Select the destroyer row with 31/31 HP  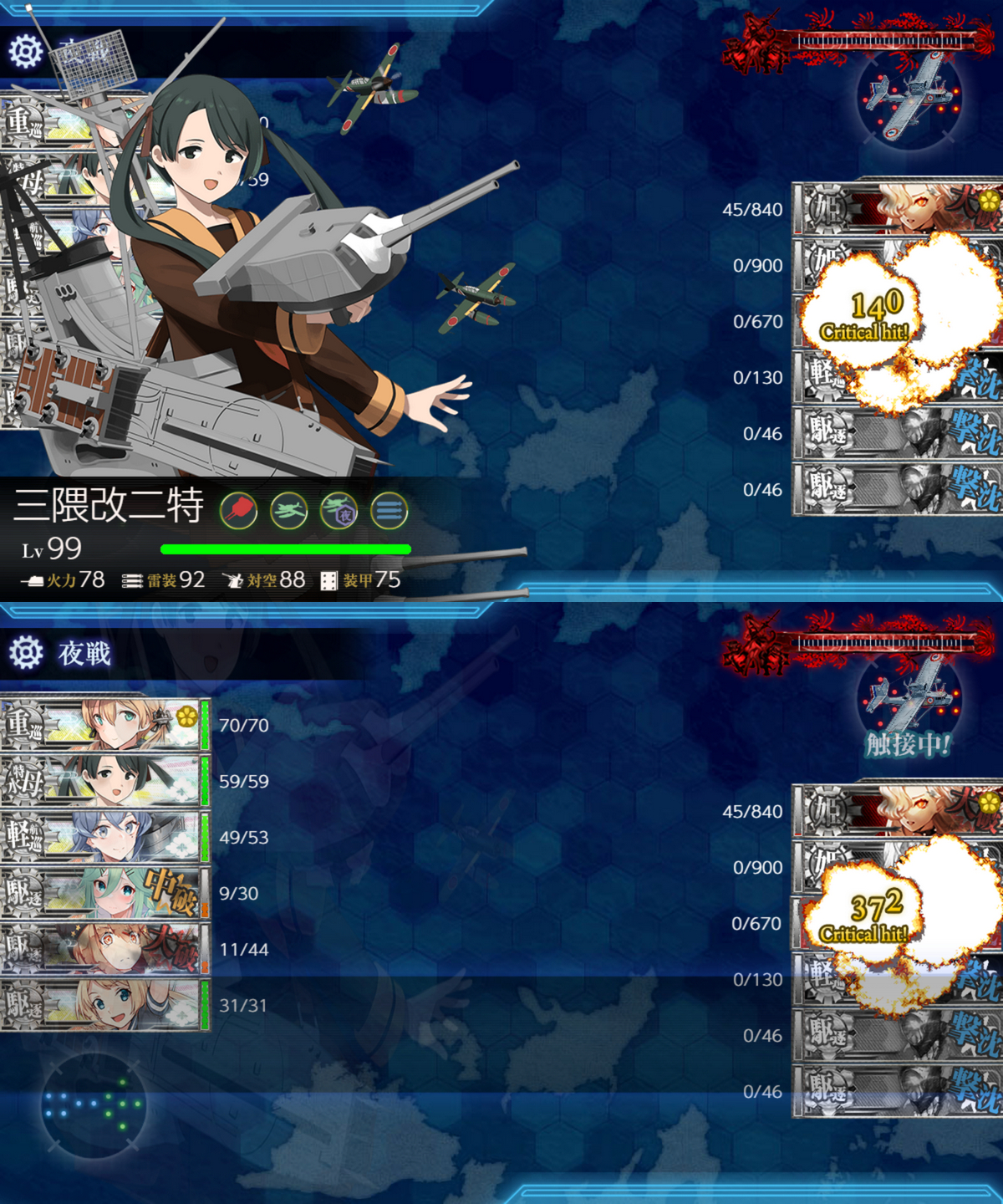104,1004
